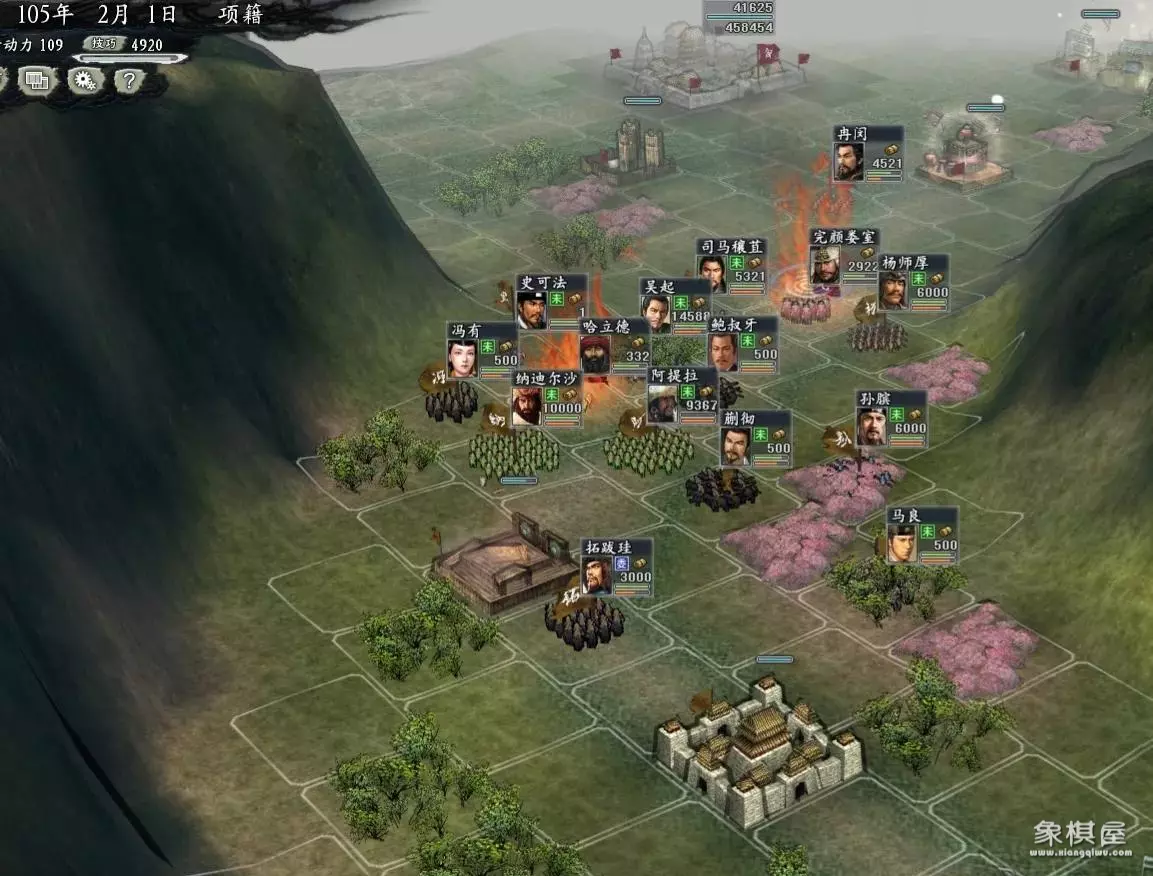1153x876 pixels.
Task: Pick the 史可法 unit panel
Action: tap(552, 301)
